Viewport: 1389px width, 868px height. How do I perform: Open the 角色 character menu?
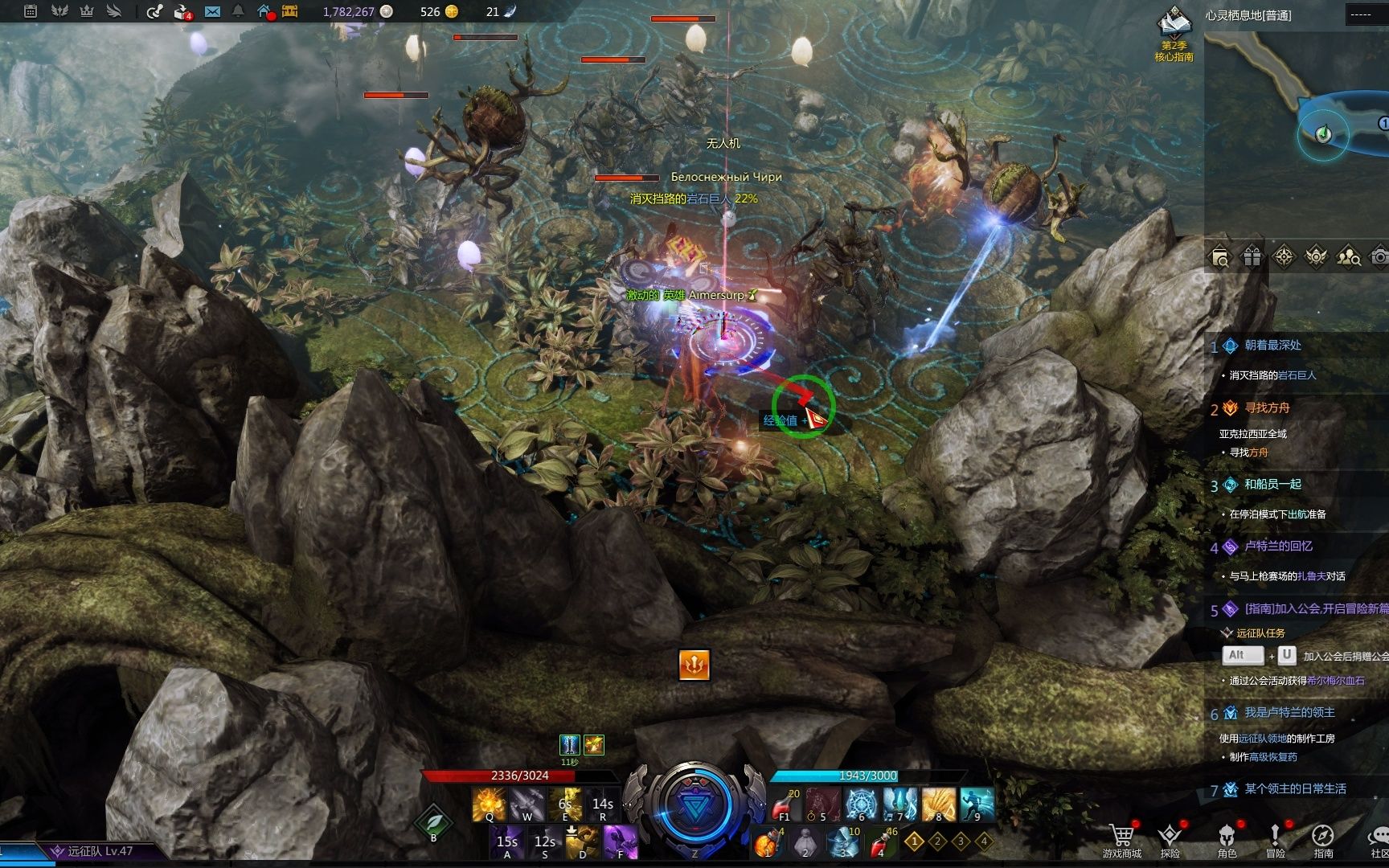click(1227, 840)
